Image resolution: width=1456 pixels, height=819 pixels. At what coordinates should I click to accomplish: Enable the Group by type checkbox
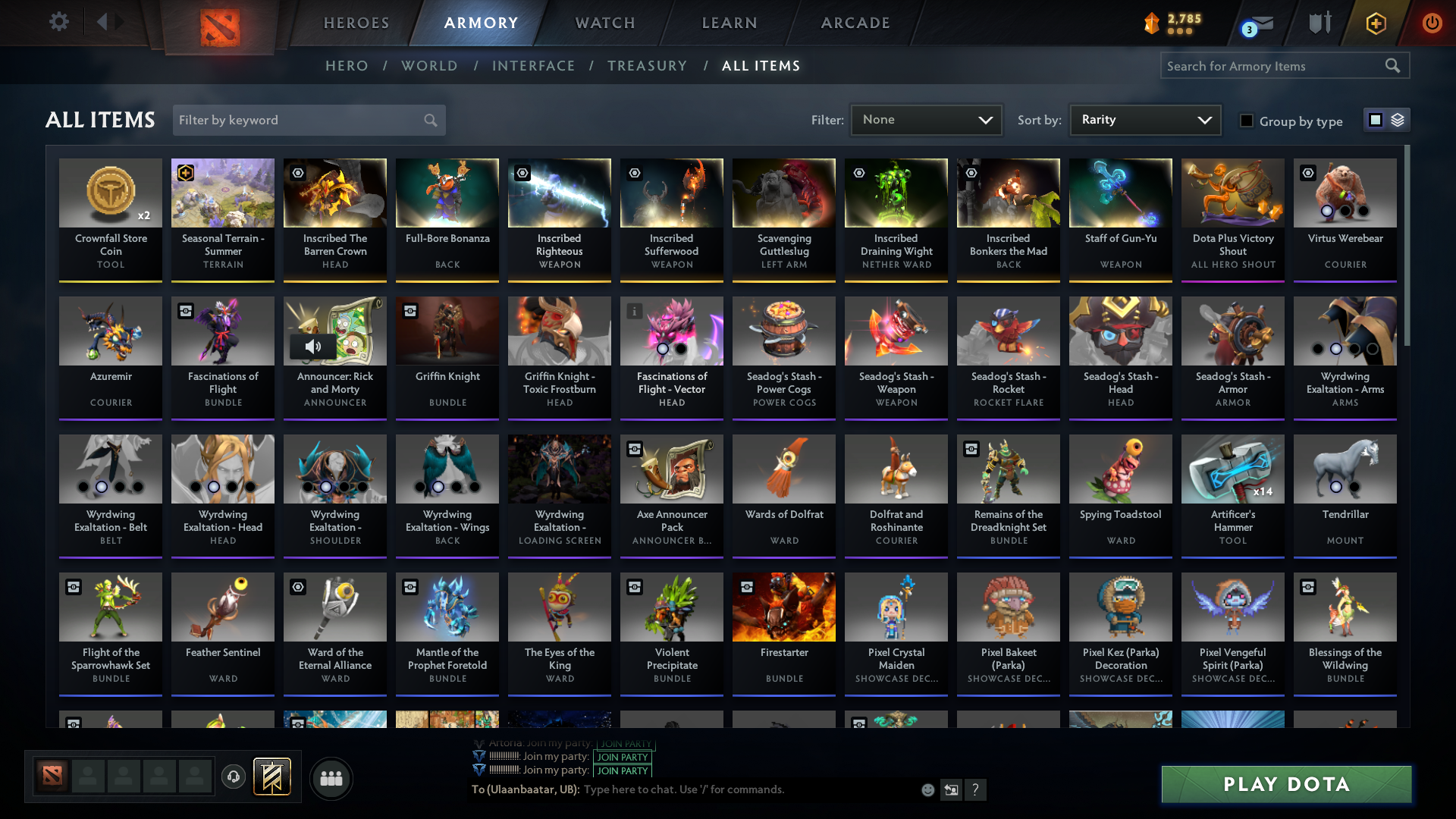point(1247,121)
